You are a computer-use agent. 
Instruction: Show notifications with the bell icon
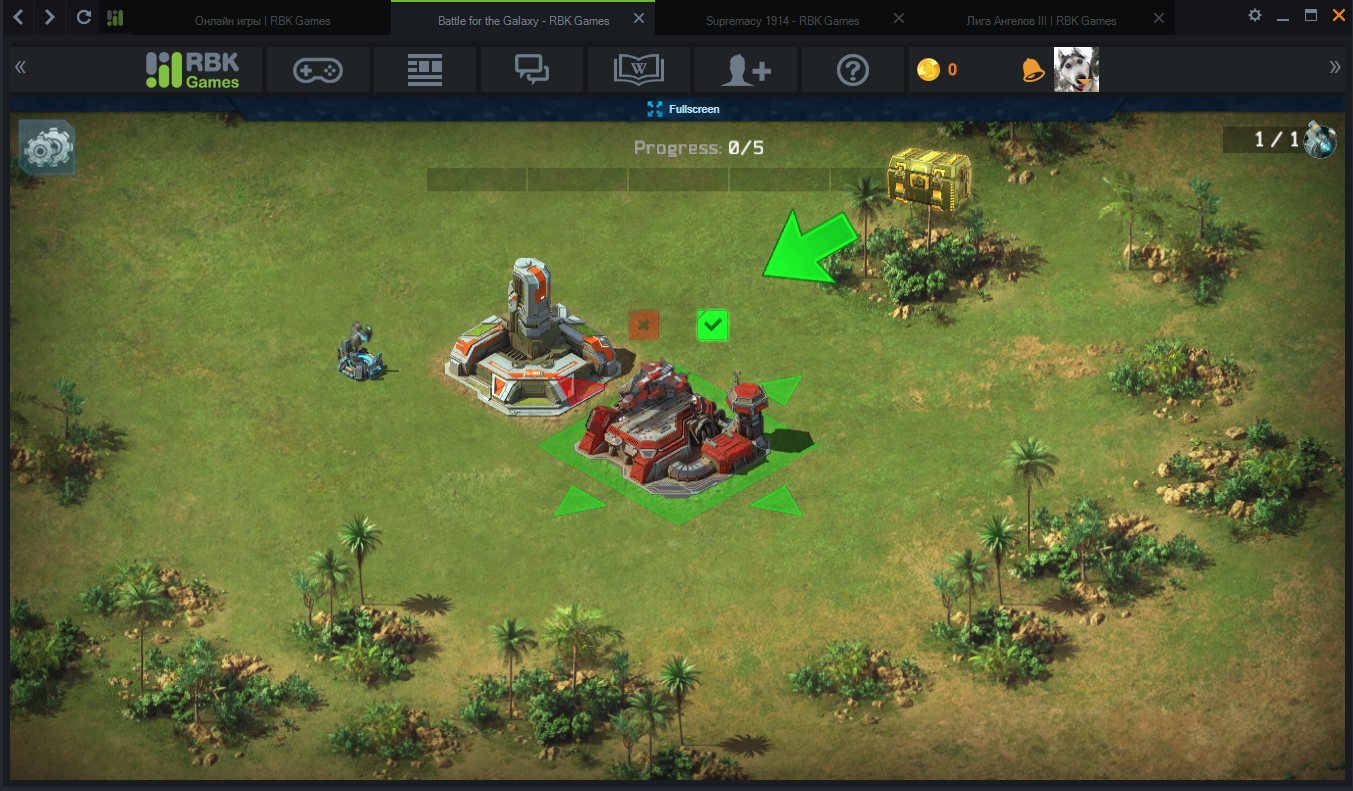1032,70
